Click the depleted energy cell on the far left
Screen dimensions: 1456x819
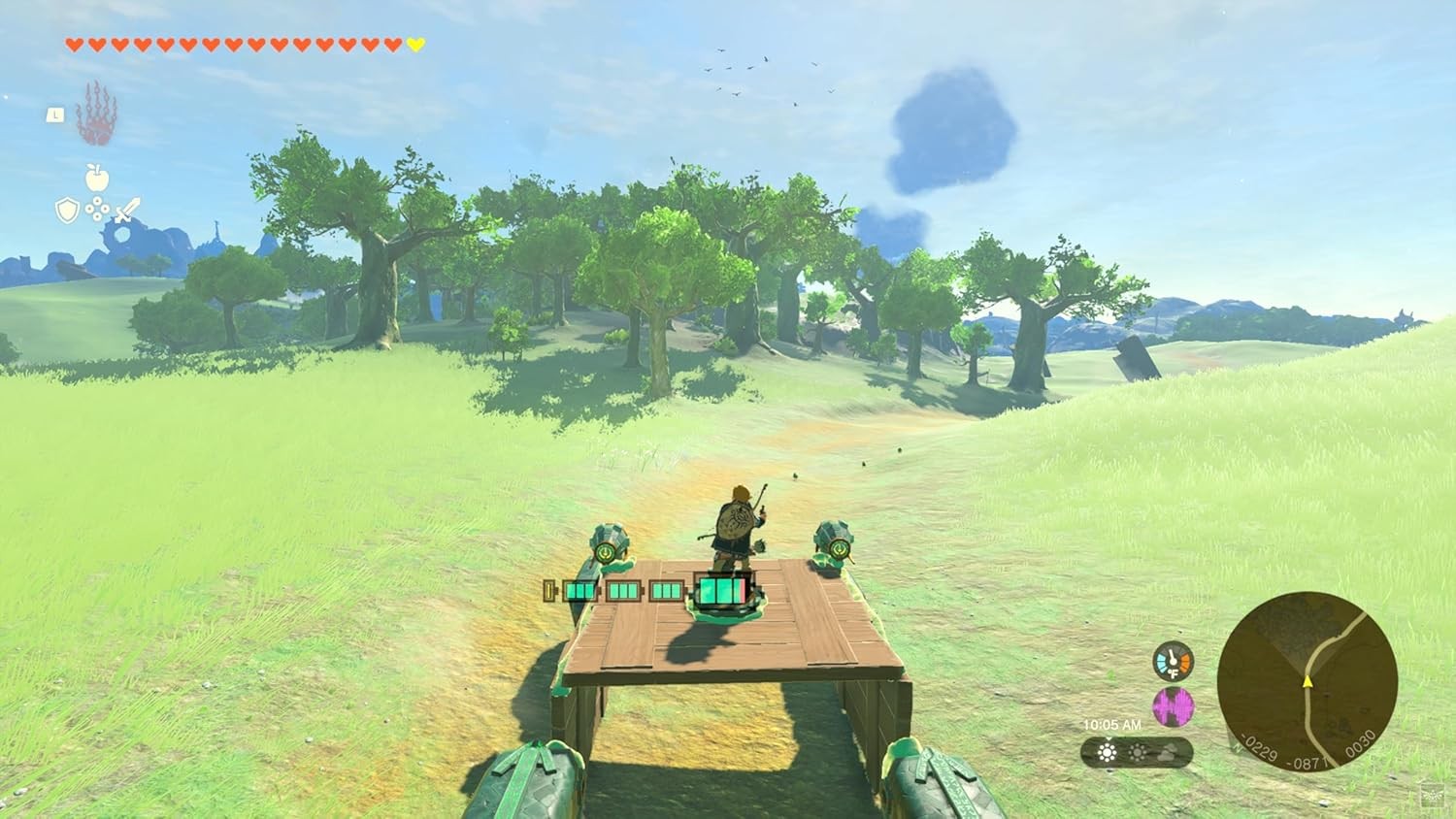coord(548,590)
